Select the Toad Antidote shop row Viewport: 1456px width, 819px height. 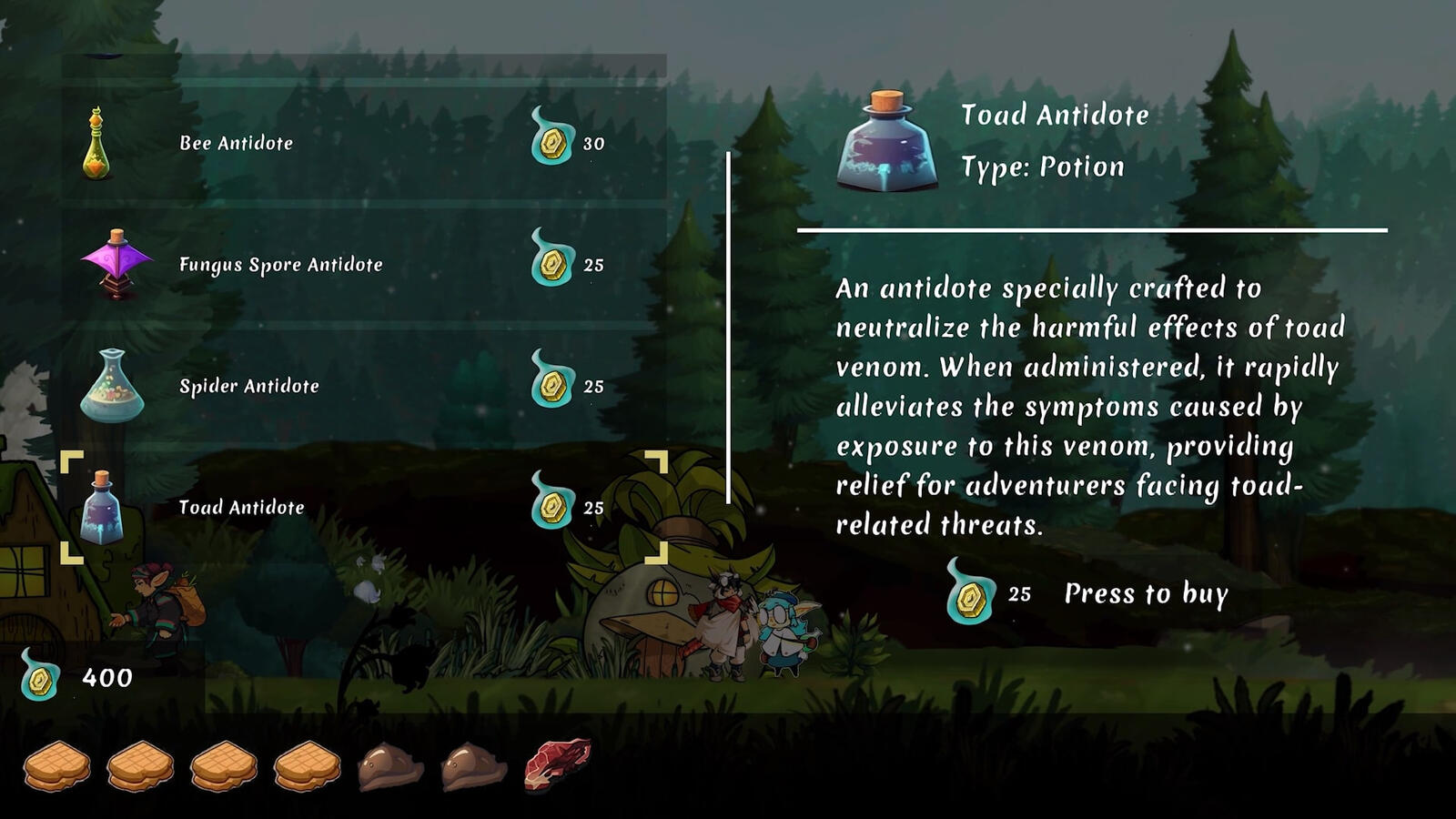click(364, 507)
